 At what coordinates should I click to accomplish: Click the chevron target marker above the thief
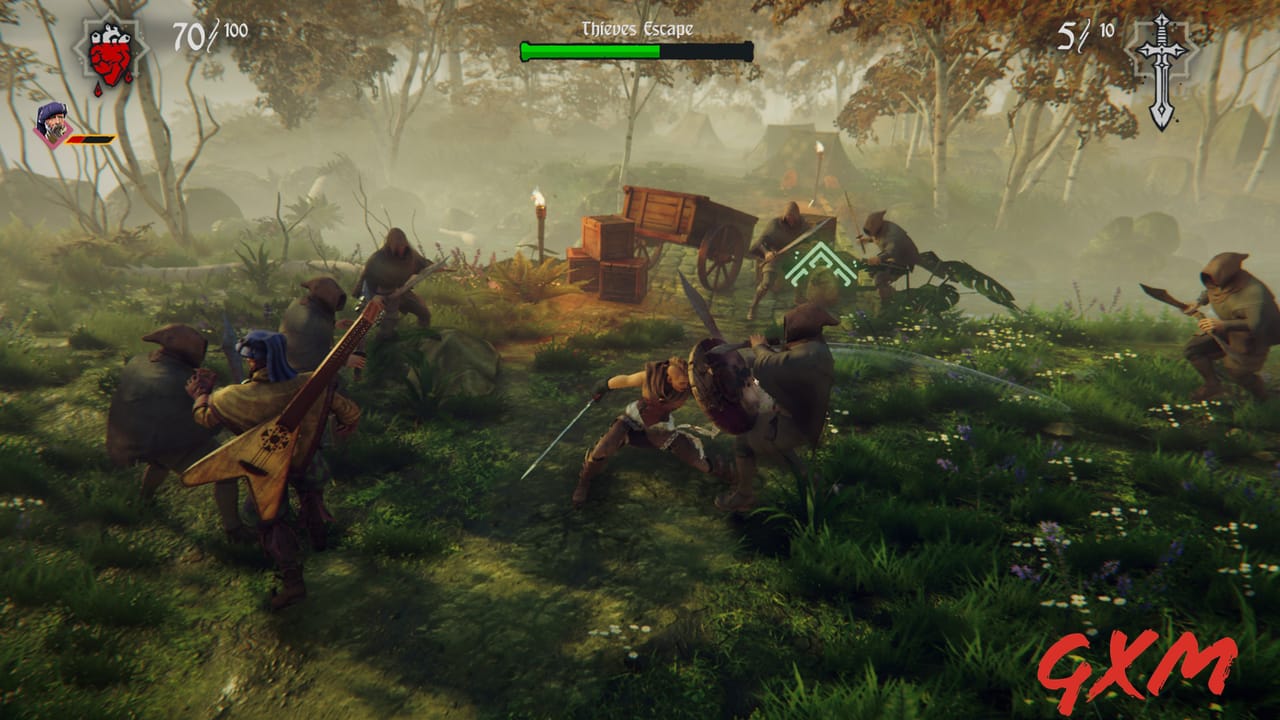[820, 262]
